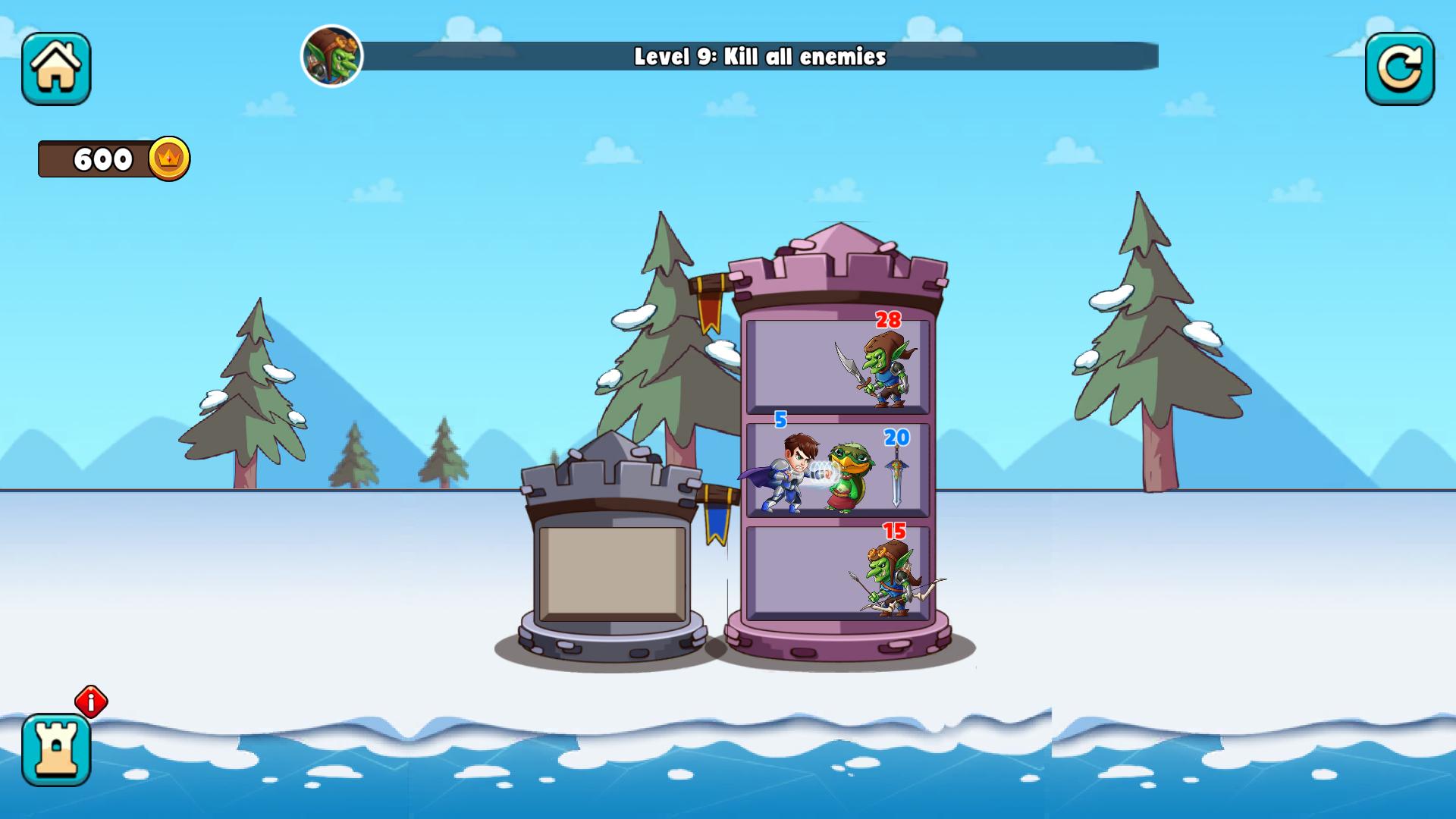1456x819 pixels.
Task: Open the castle shop icon
Action: pos(57,751)
